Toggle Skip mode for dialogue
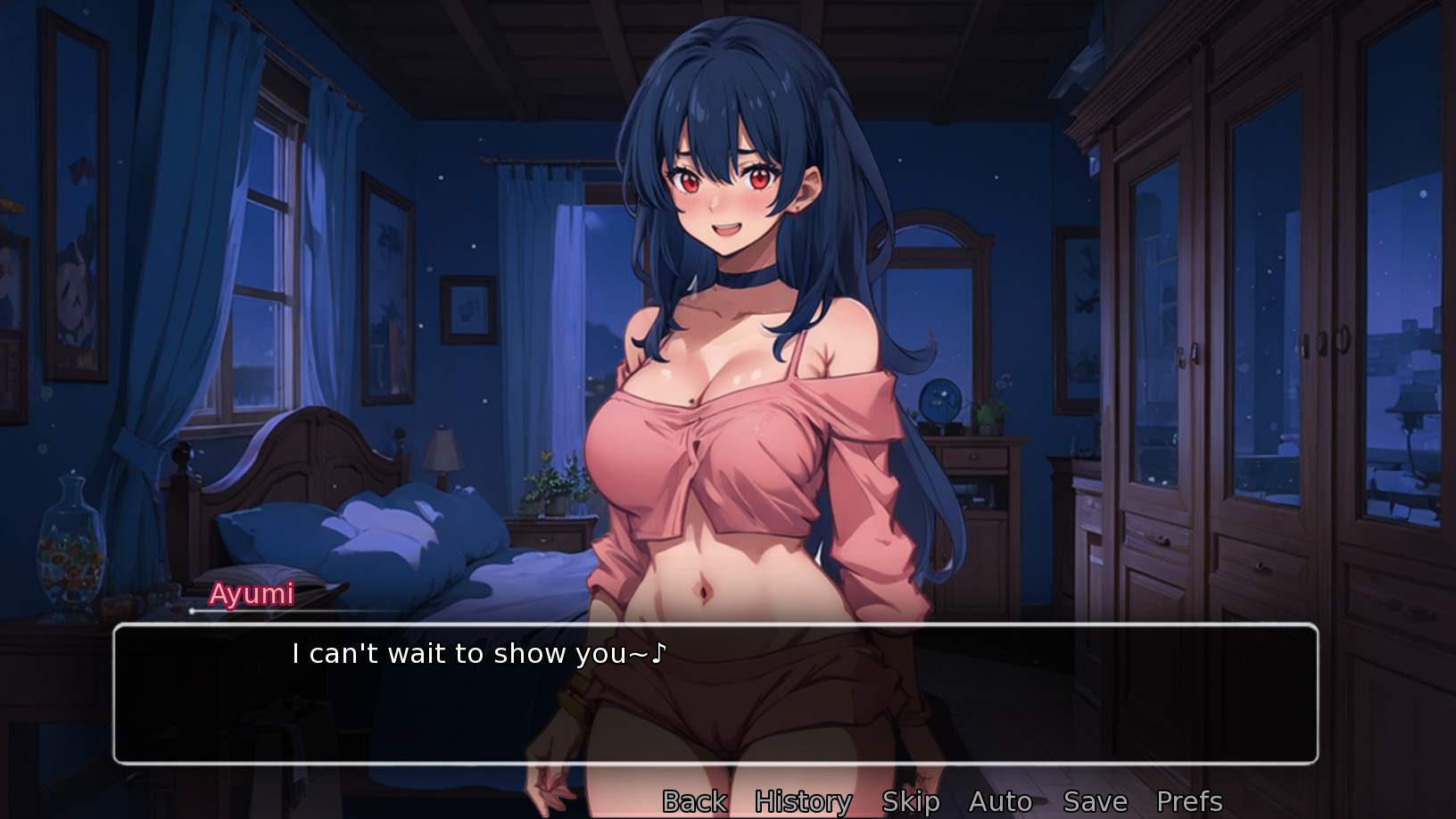1456x819 pixels. (910, 801)
